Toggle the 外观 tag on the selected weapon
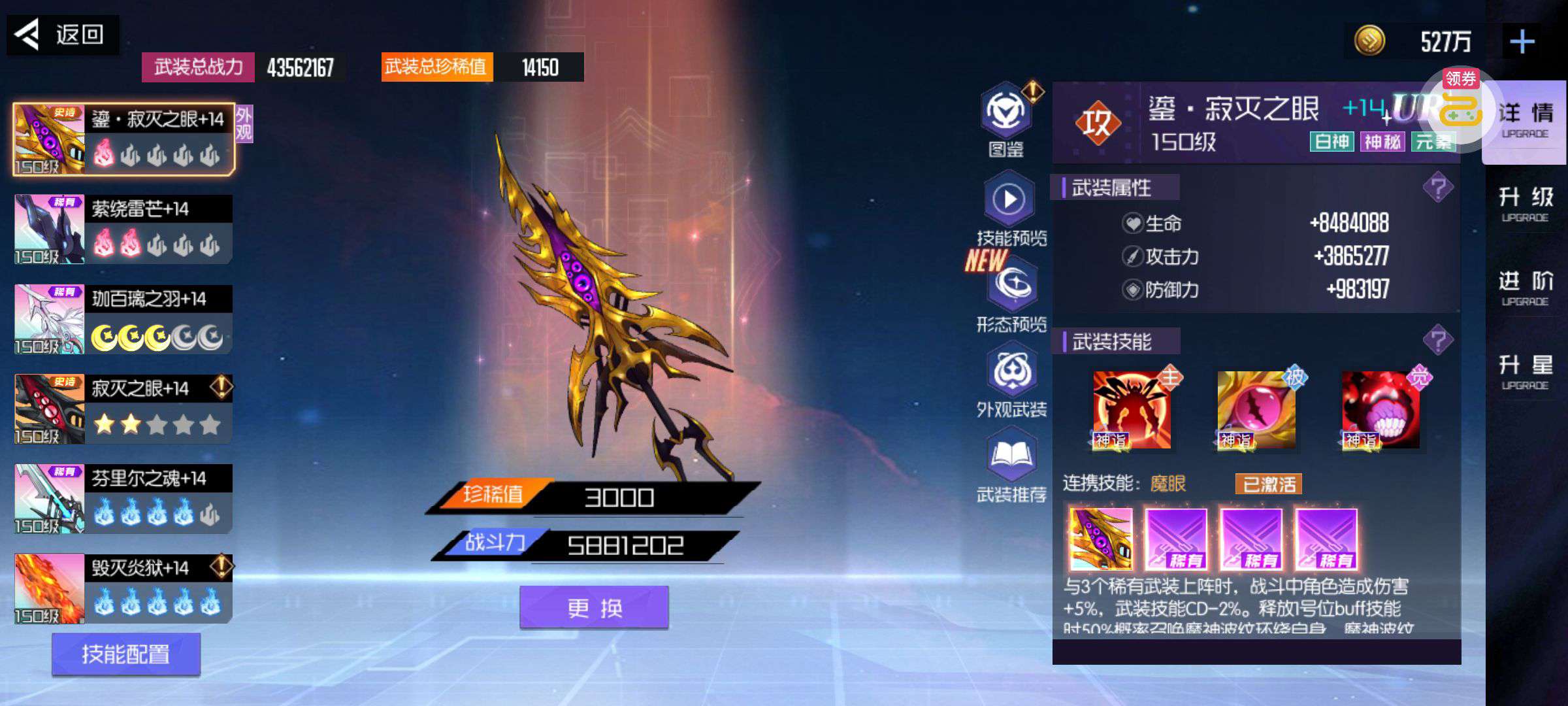The image size is (1568, 706). pos(244,124)
